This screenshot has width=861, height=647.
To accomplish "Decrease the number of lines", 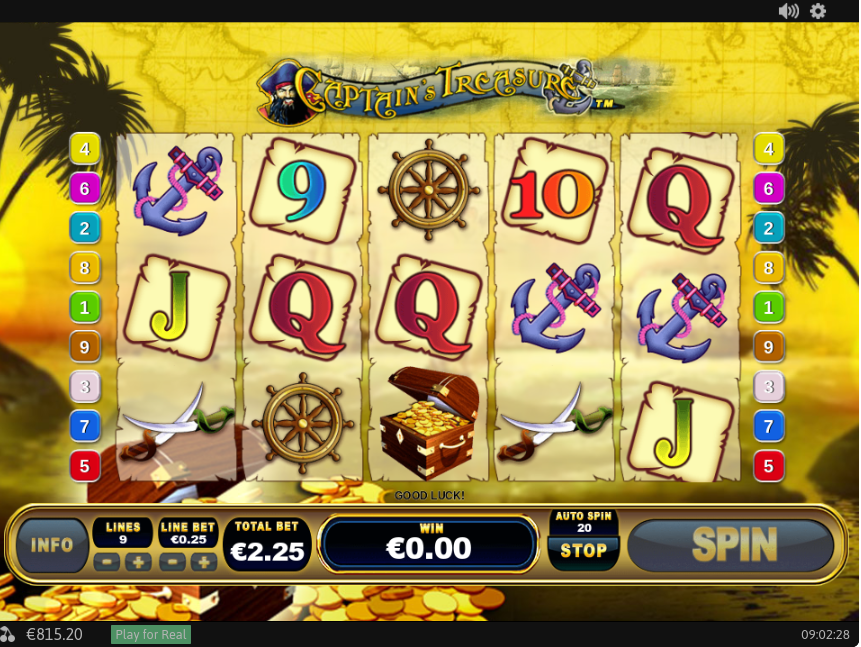I will [107, 562].
